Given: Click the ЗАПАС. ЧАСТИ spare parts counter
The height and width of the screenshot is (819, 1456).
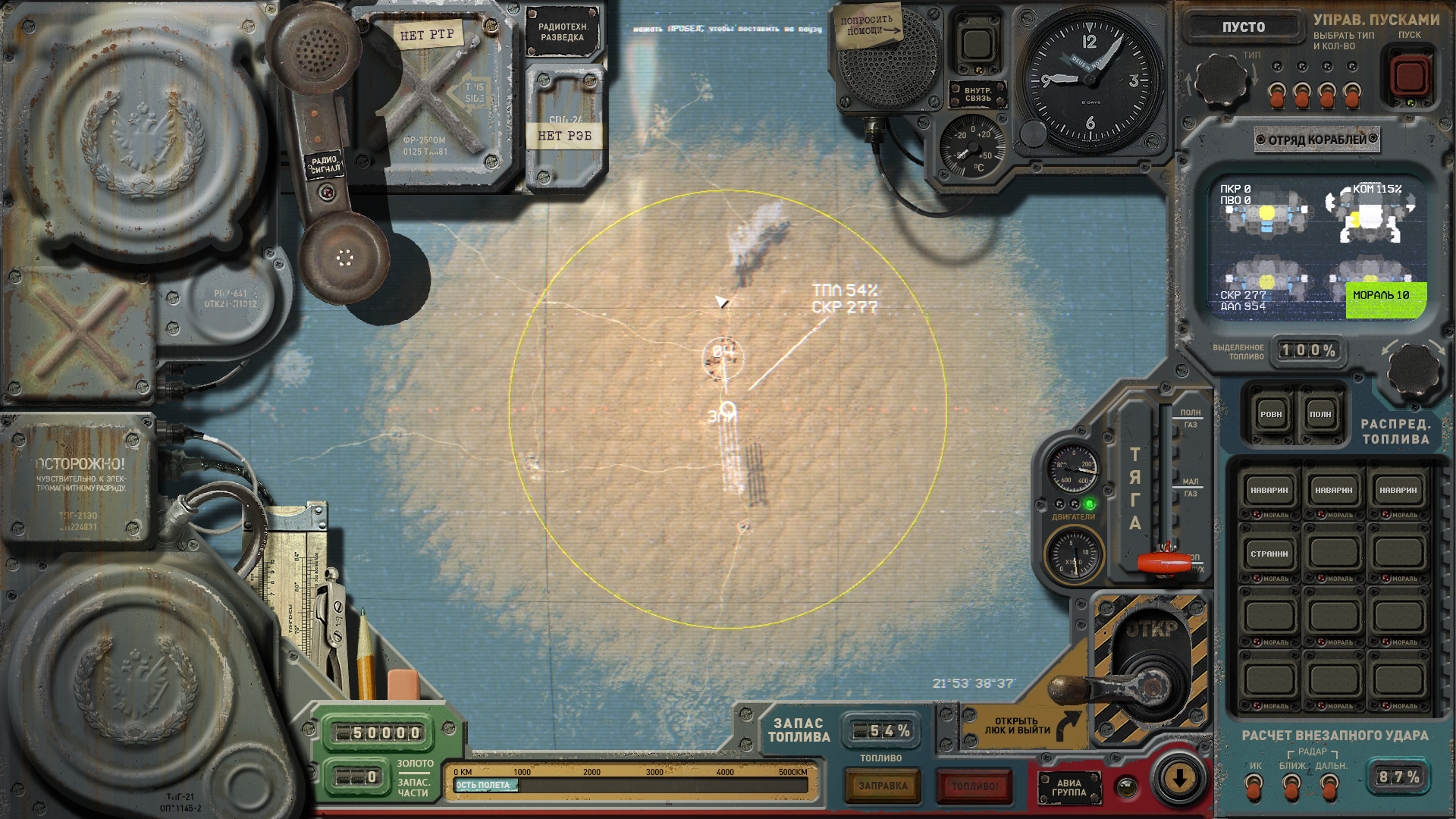Looking at the screenshot, I should (x=356, y=778).
